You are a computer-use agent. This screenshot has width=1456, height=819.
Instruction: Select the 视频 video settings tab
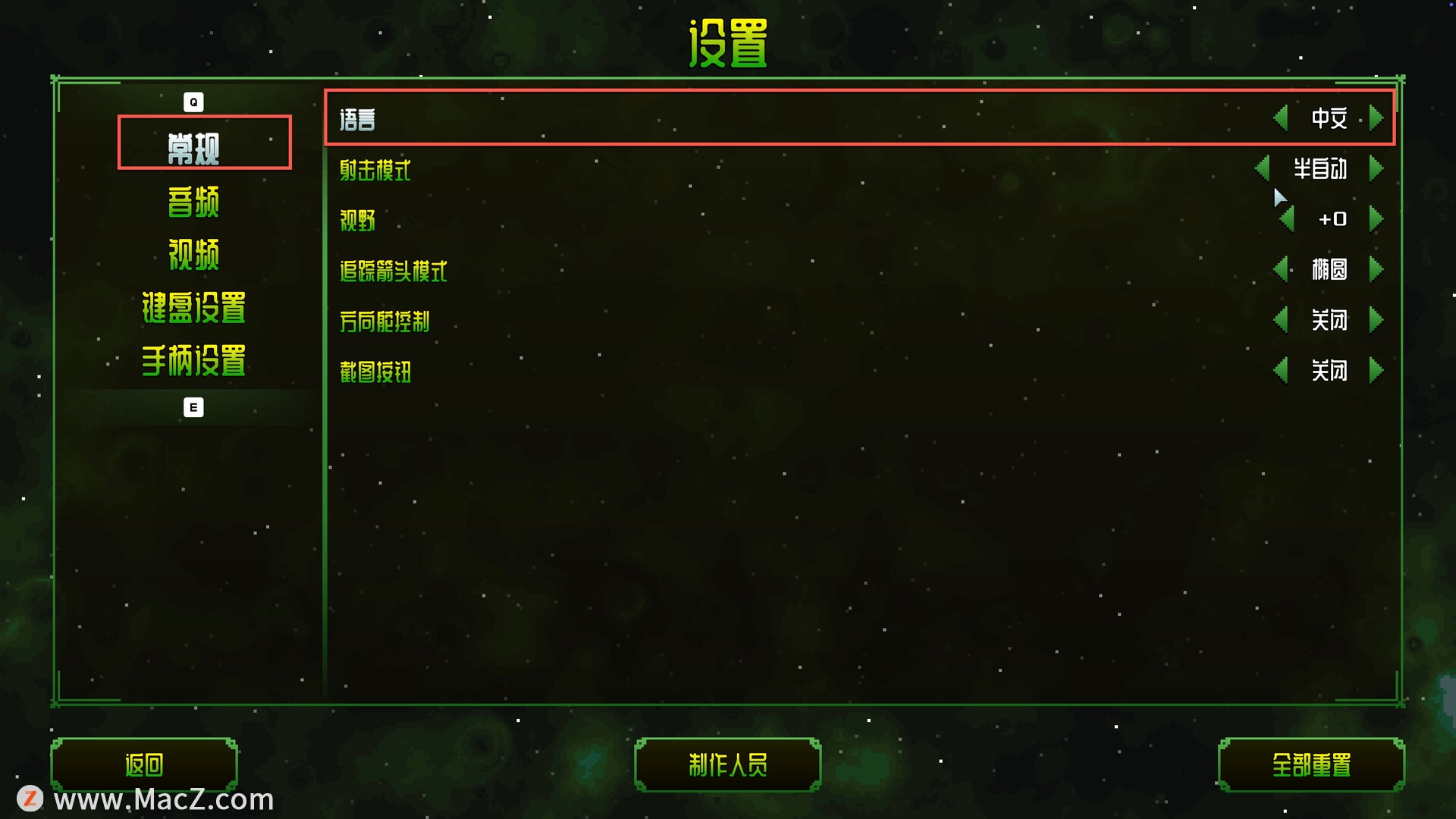pyautogui.click(x=194, y=254)
